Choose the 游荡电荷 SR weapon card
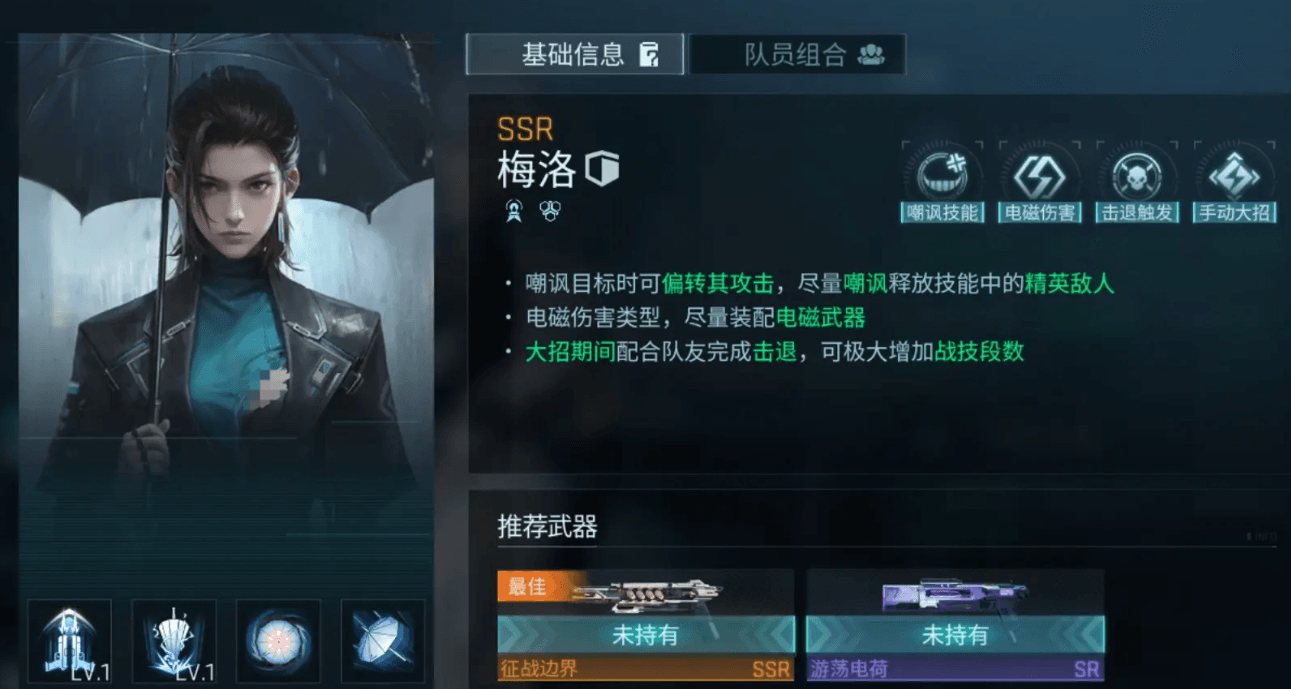The height and width of the screenshot is (689, 1291). click(954, 625)
